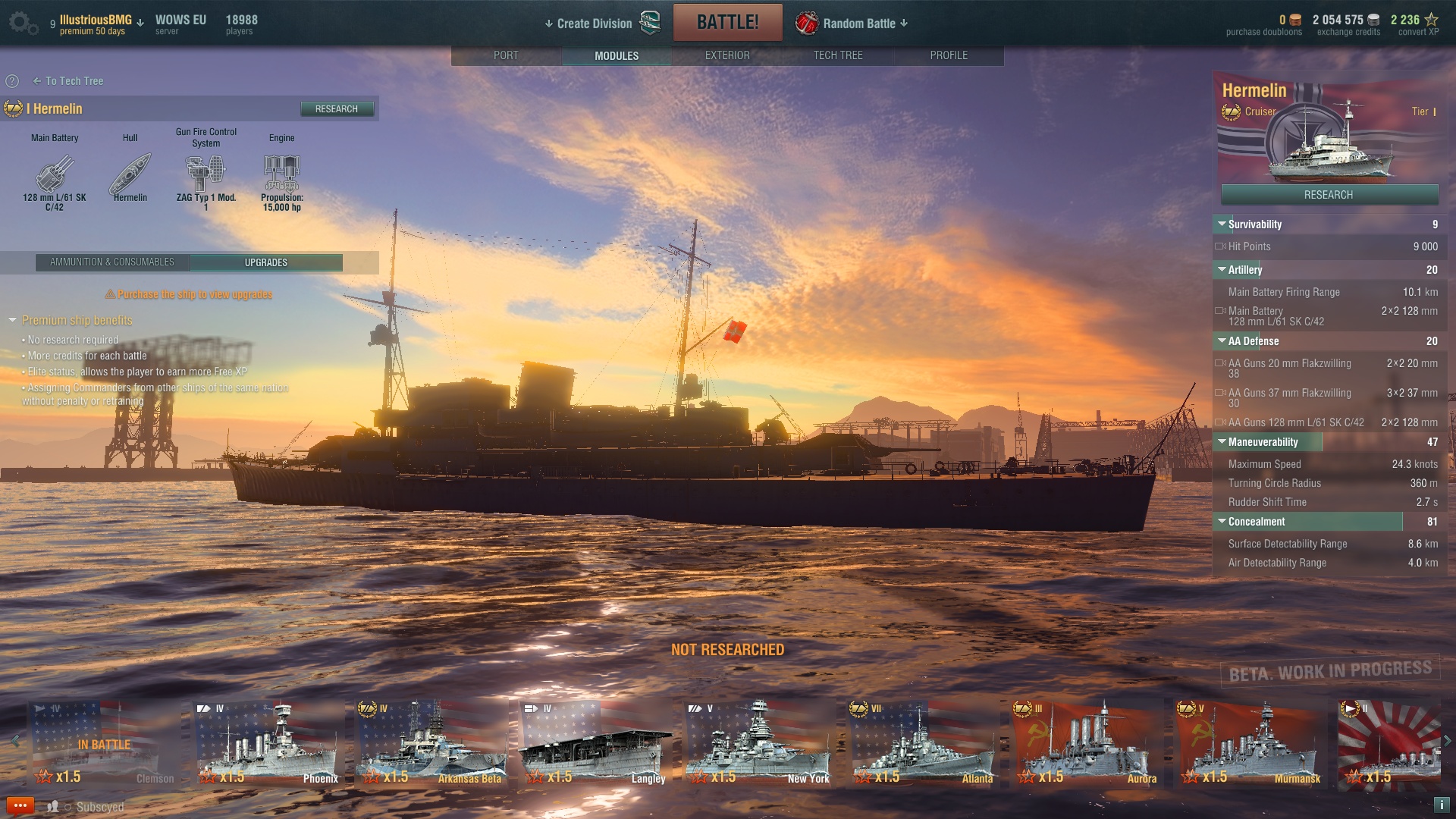Select the Hermelin hull module

130,174
